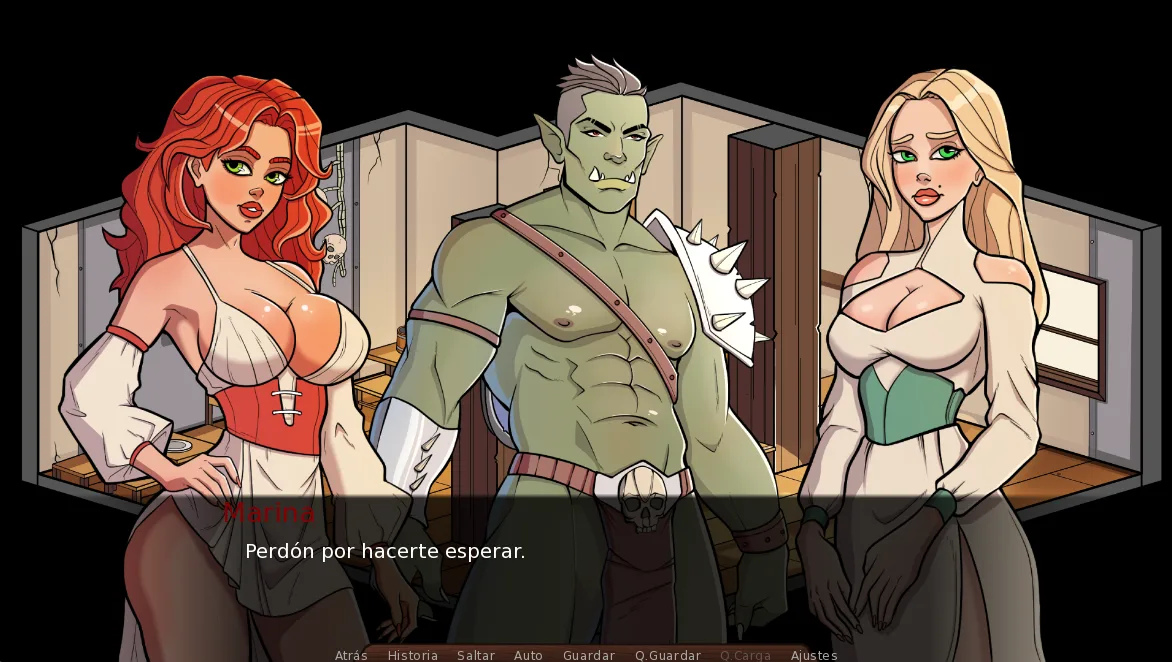
Task: Quick load with Q.Carga
Action: click(745, 655)
